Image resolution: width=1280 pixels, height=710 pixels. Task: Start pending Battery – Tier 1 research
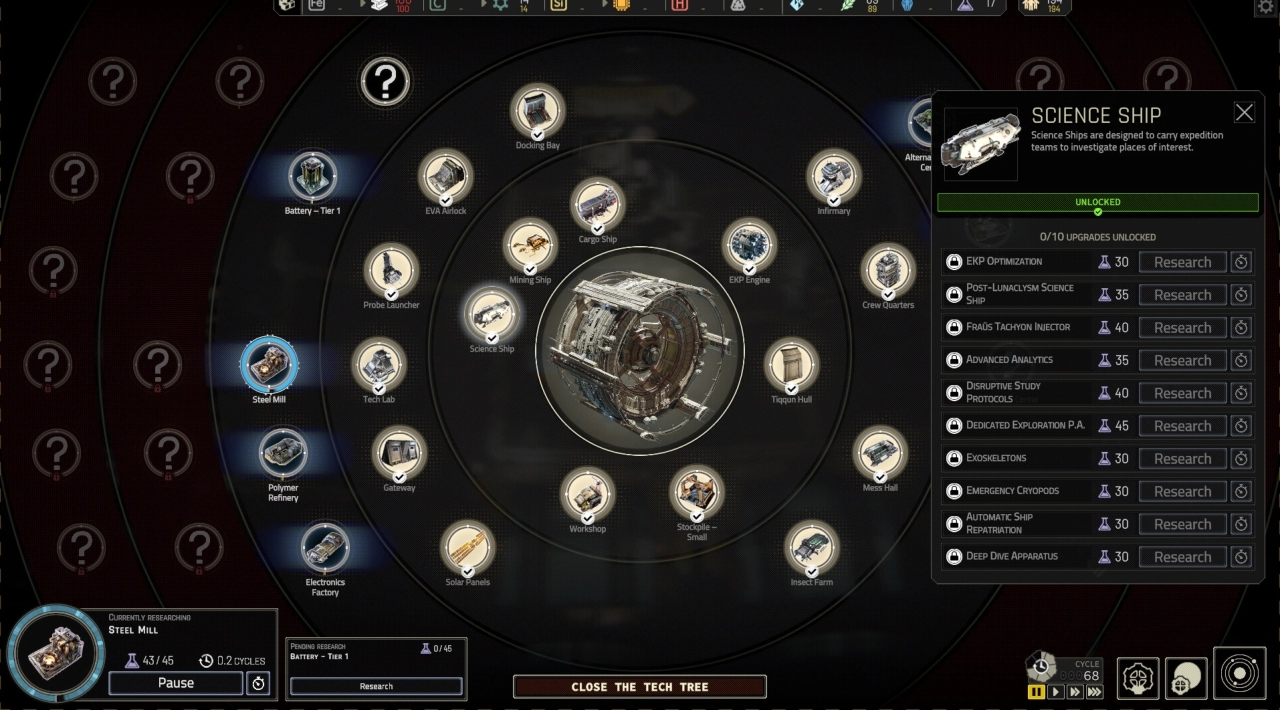(376, 686)
